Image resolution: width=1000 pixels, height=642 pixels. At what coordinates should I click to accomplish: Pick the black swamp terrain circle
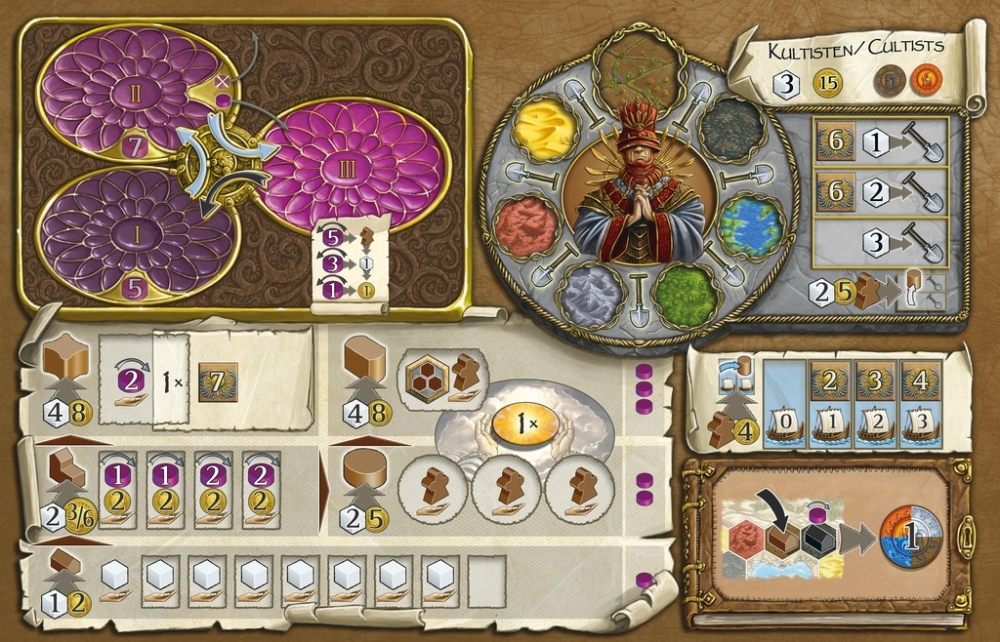(729, 127)
